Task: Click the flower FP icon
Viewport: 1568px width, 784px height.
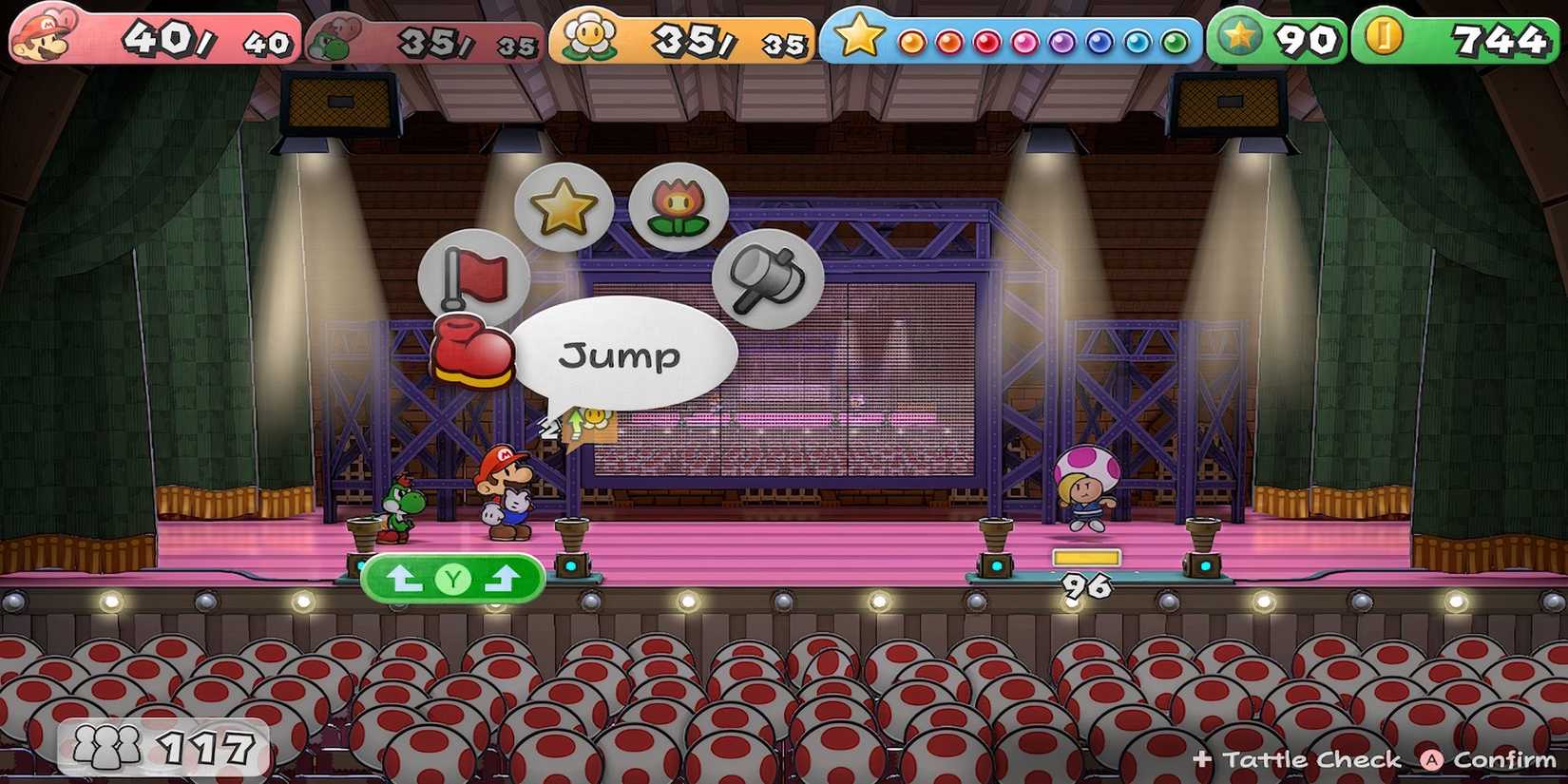Action: (x=589, y=33)
